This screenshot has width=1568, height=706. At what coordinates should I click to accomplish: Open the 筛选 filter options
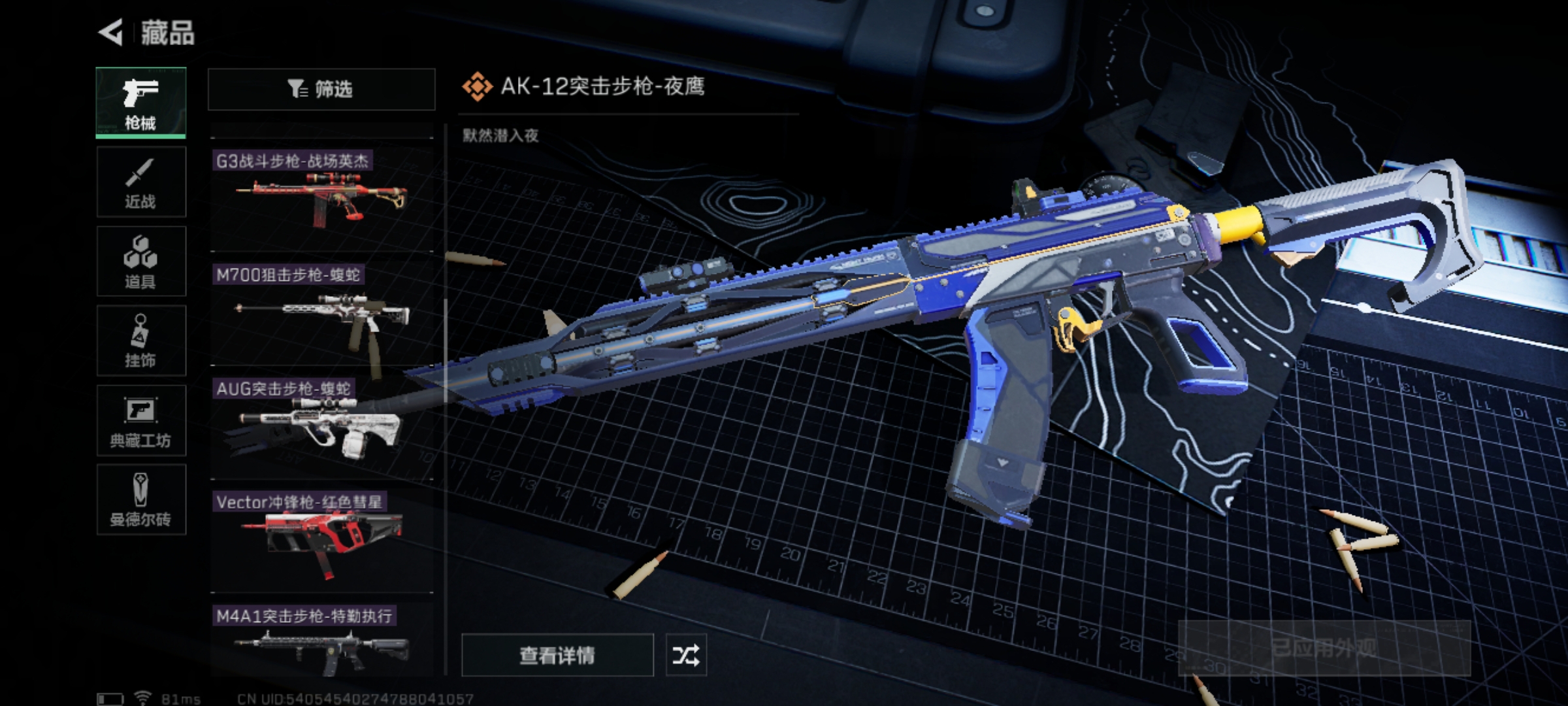(321, 89)
